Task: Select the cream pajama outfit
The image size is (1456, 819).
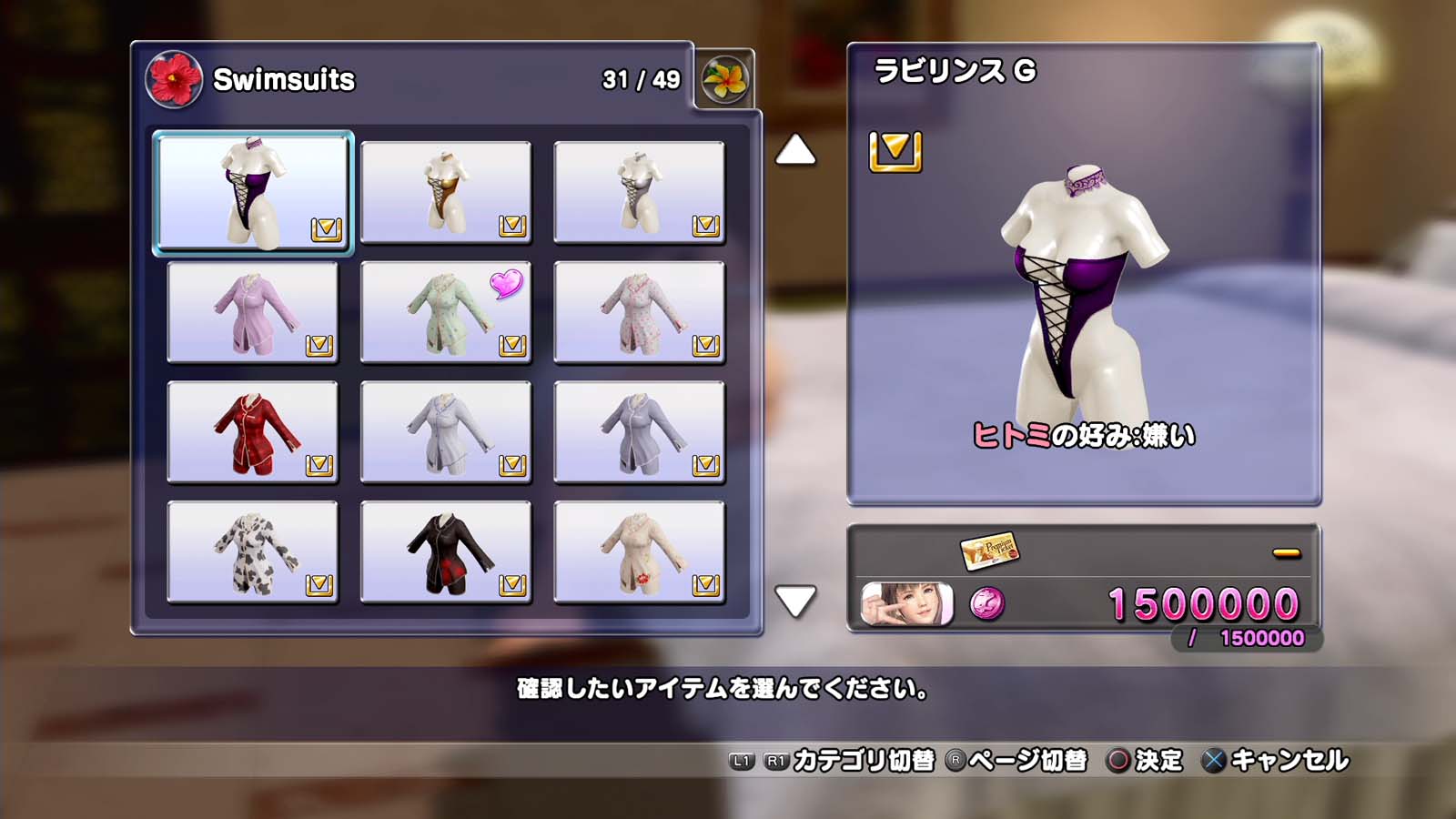Action: (x=639, y=552)
